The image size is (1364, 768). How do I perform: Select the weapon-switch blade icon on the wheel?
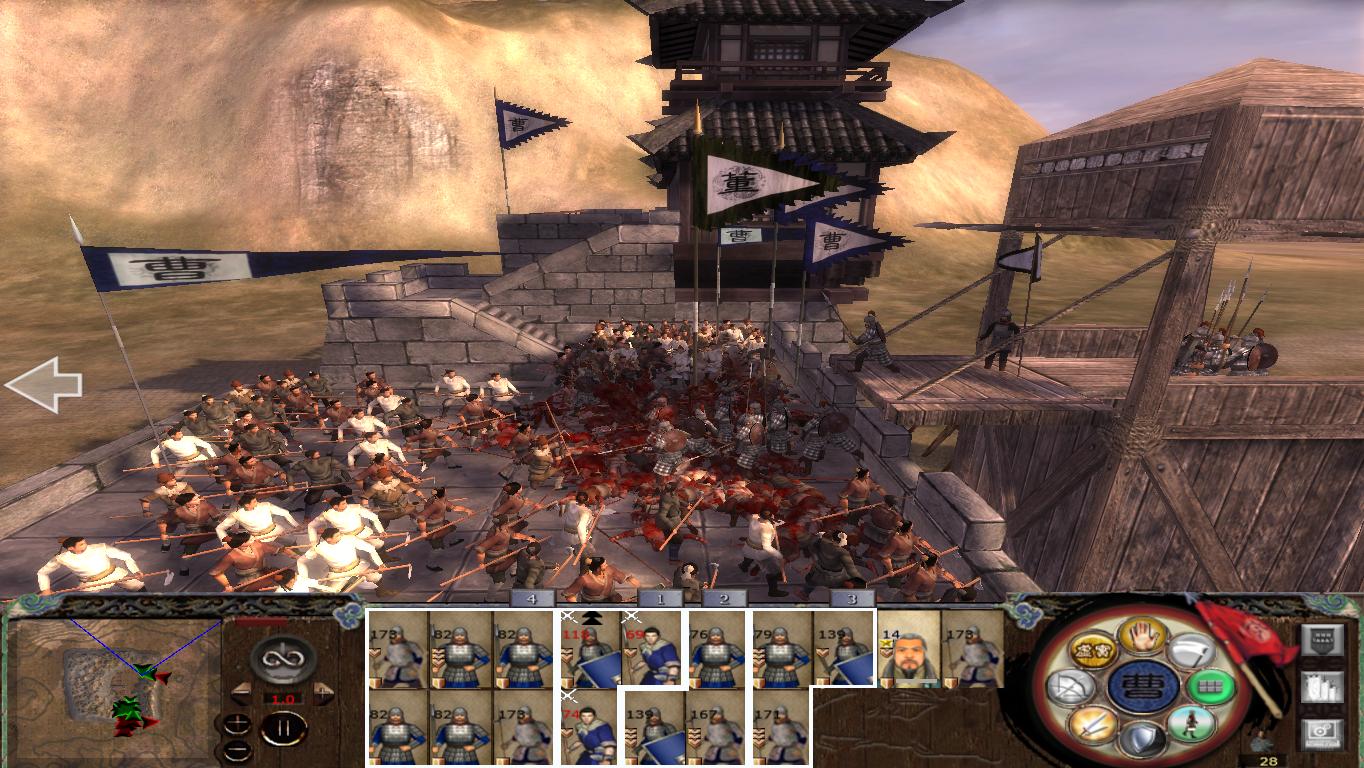[1193, 652]
